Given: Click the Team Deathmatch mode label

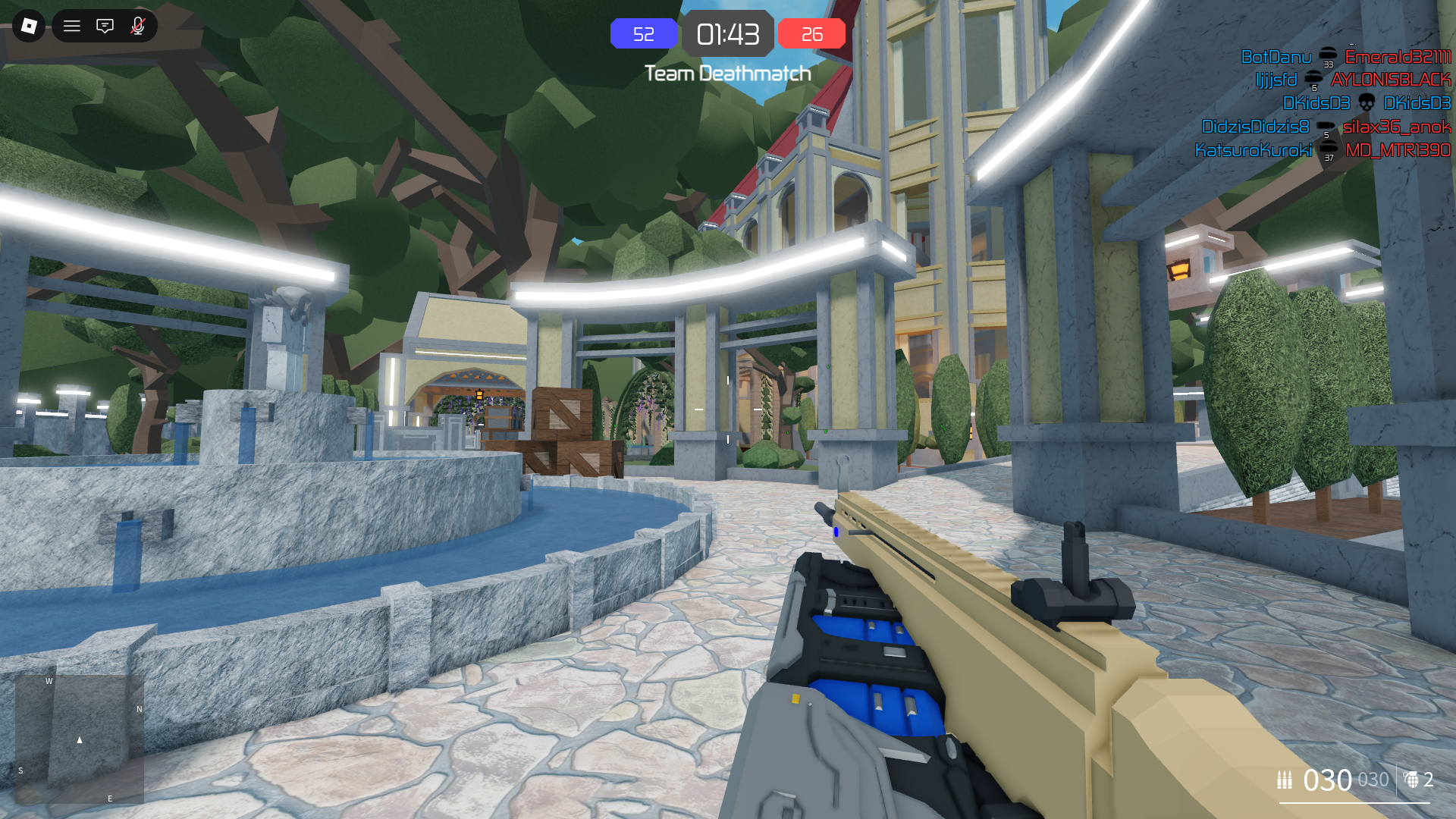Looking at the screenshot, I should (x=727, y=74).
